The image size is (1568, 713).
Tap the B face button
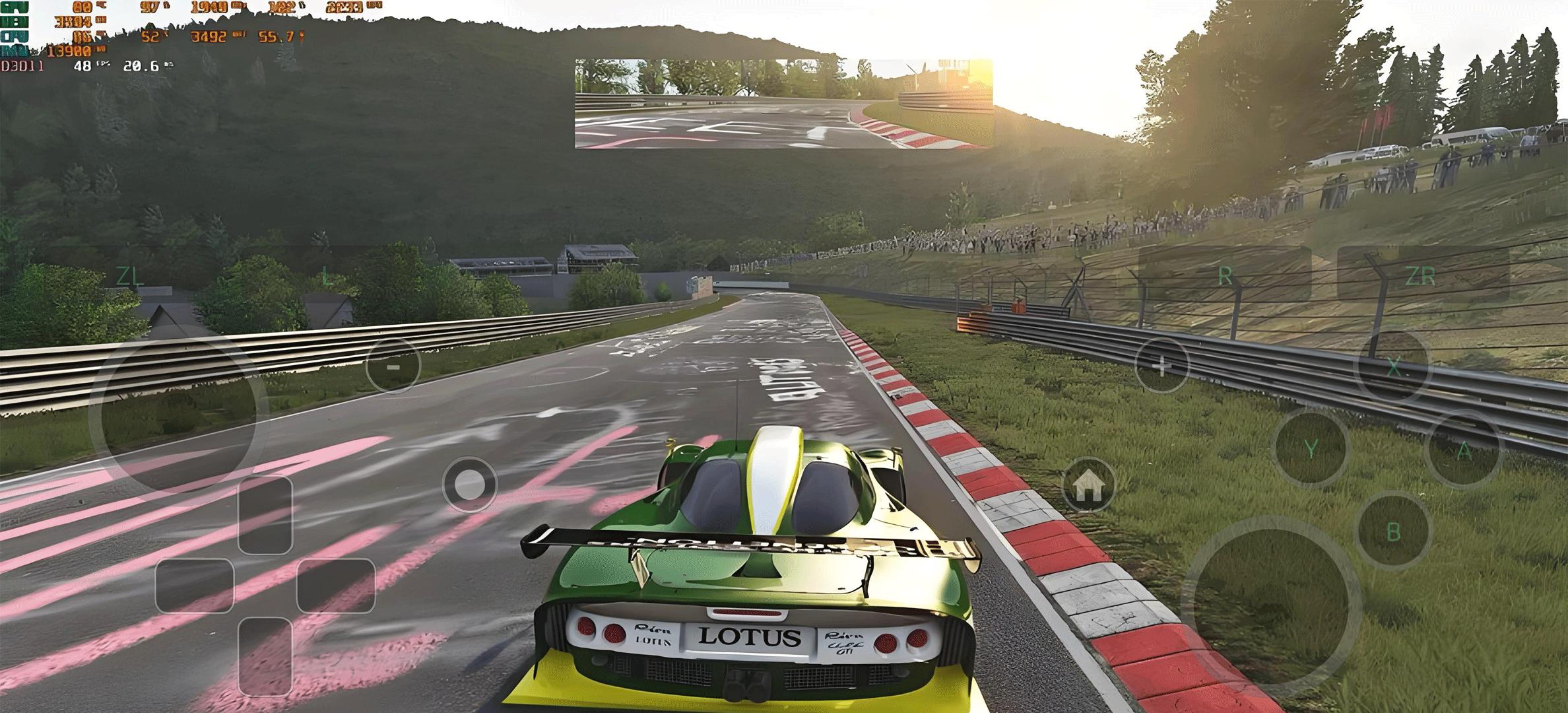pyautogui.click(x=1393, y=531)
